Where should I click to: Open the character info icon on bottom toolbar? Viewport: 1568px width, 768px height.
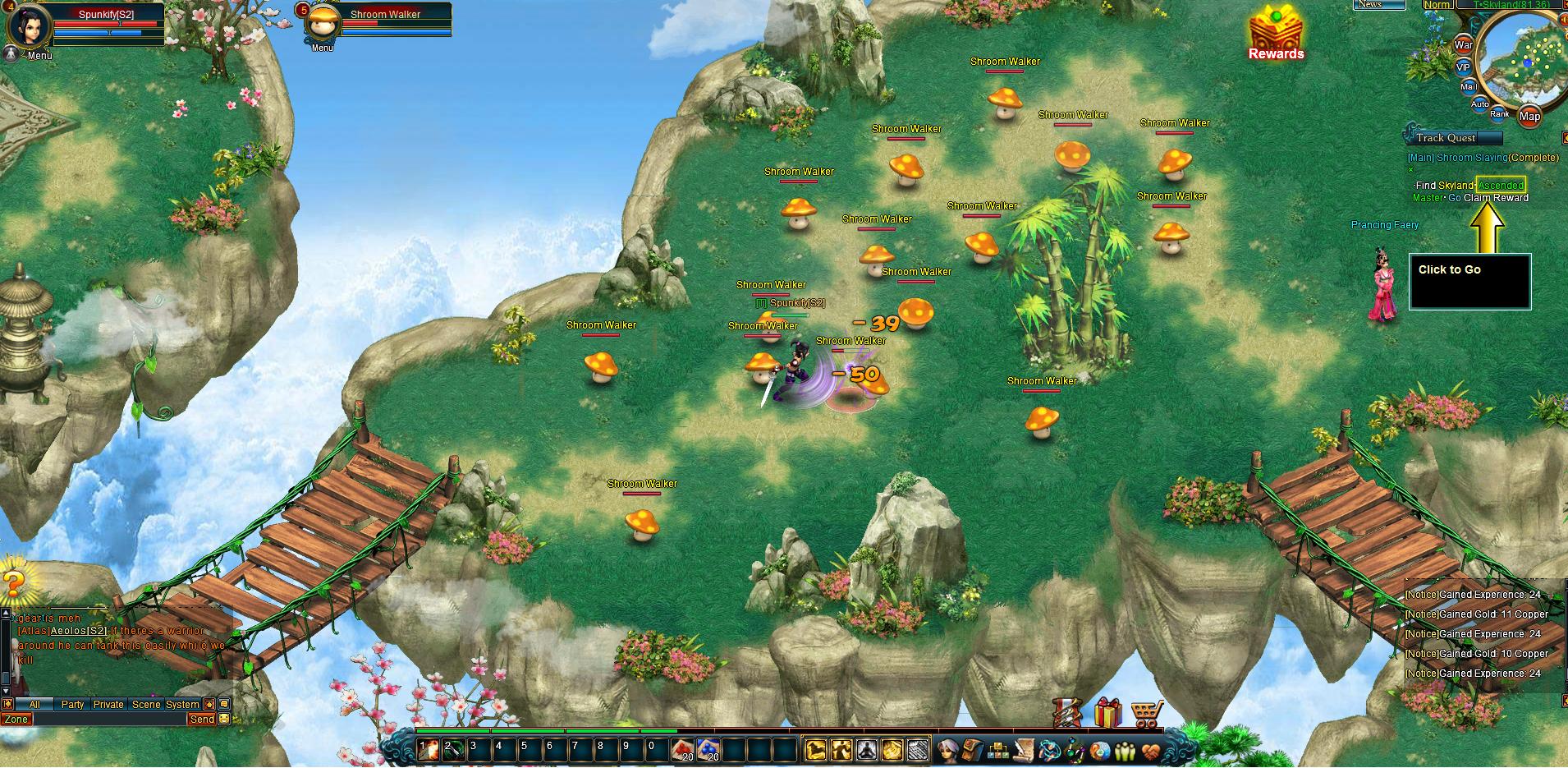tap(947, 752)
